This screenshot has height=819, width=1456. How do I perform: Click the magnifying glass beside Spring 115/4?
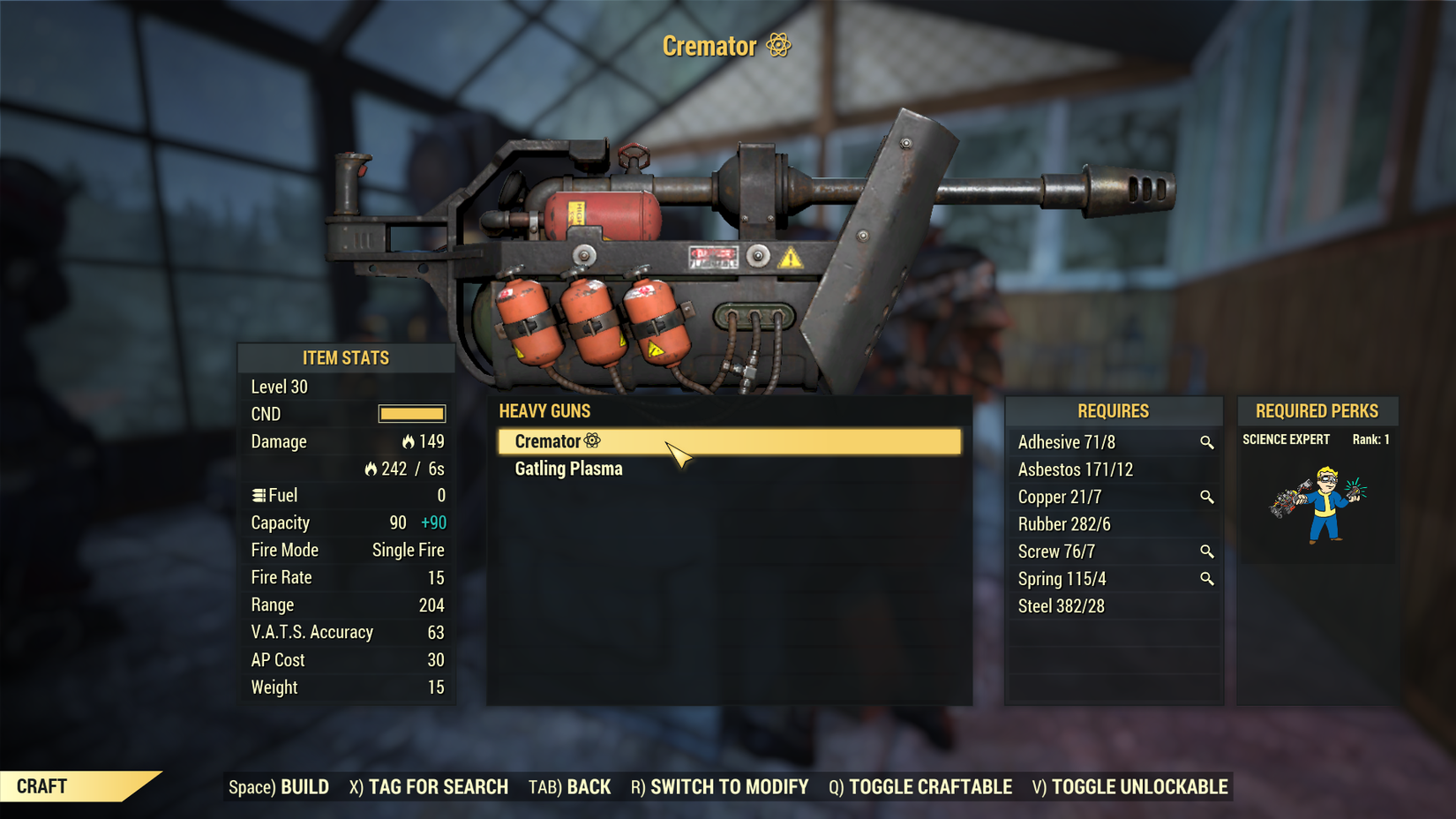point(1208,579)
